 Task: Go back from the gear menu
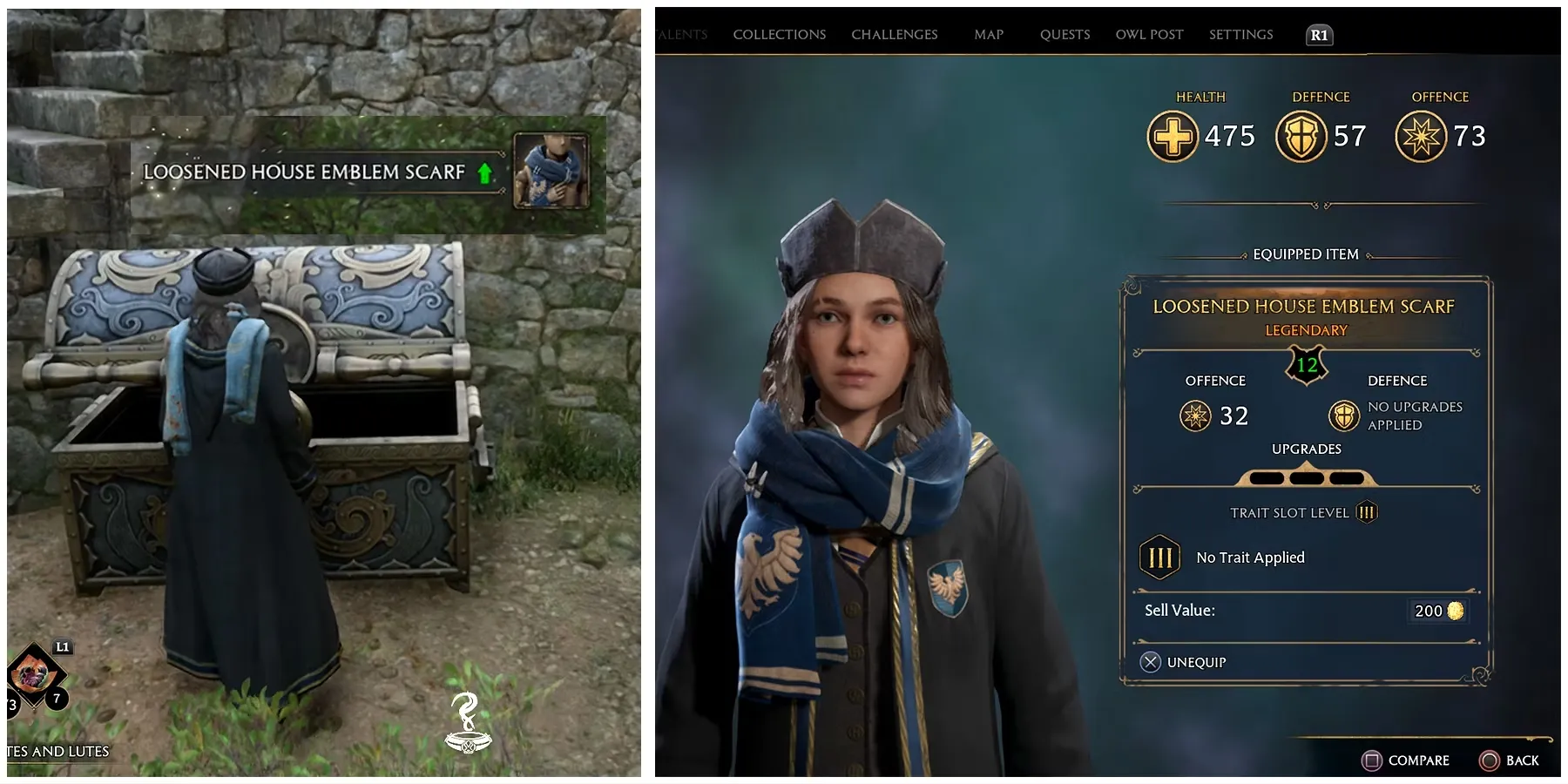1509,760
